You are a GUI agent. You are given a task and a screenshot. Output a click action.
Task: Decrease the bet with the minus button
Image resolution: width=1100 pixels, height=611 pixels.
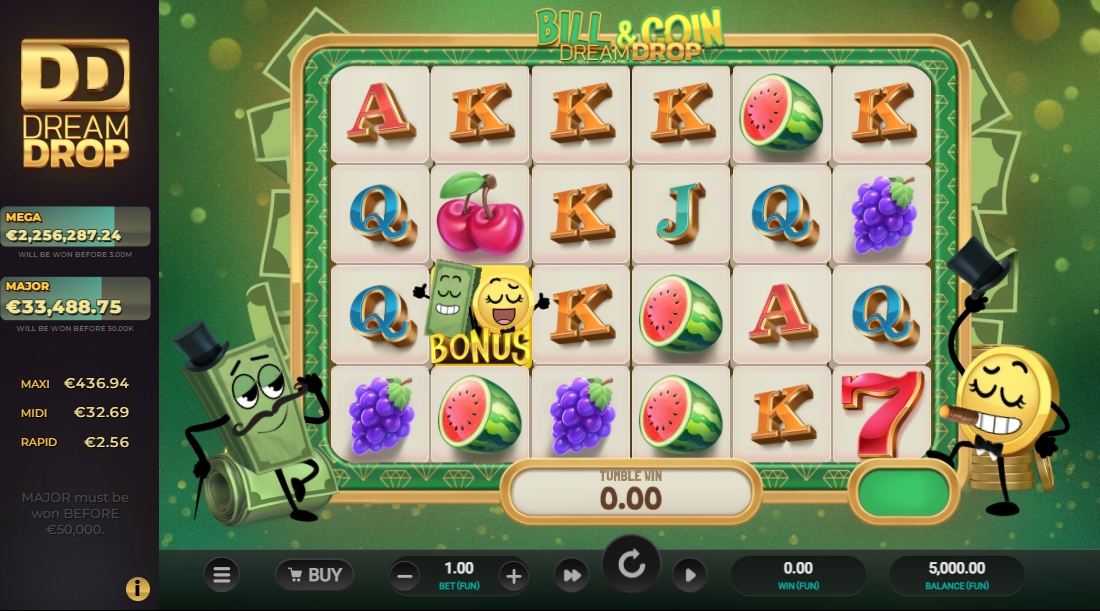(405, 575)
